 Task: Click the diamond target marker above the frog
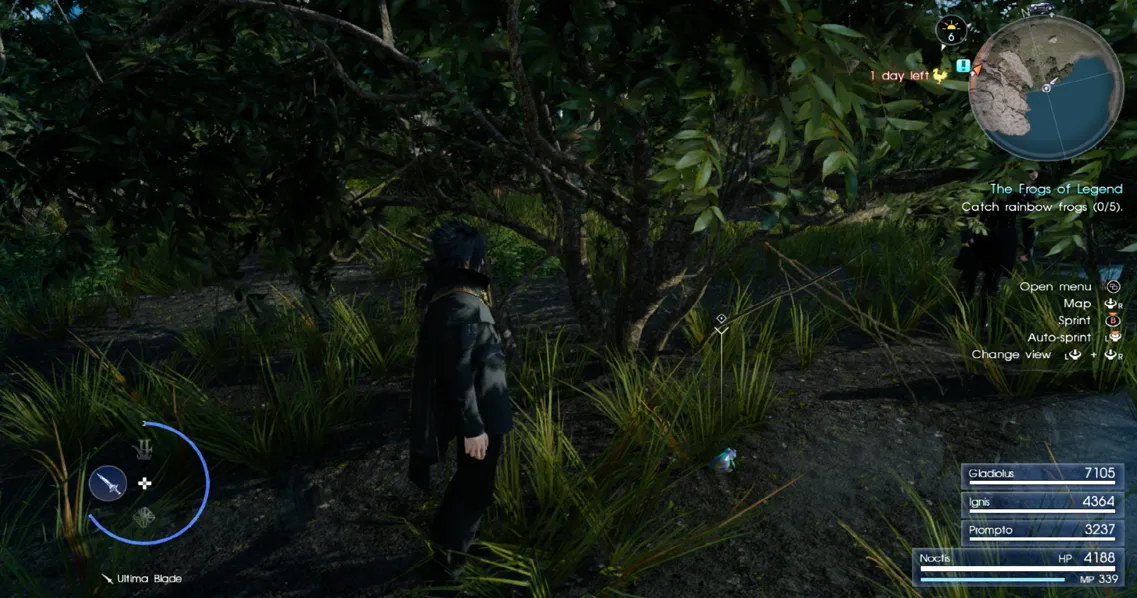tap(721, 319)
